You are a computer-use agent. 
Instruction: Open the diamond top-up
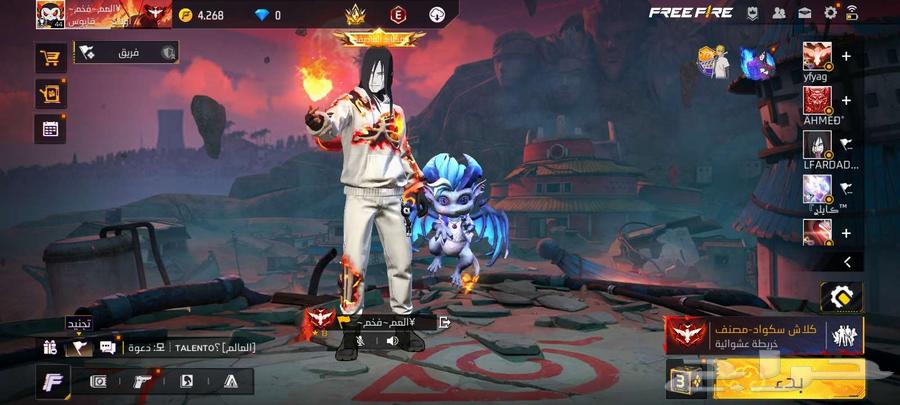[268, 15]
